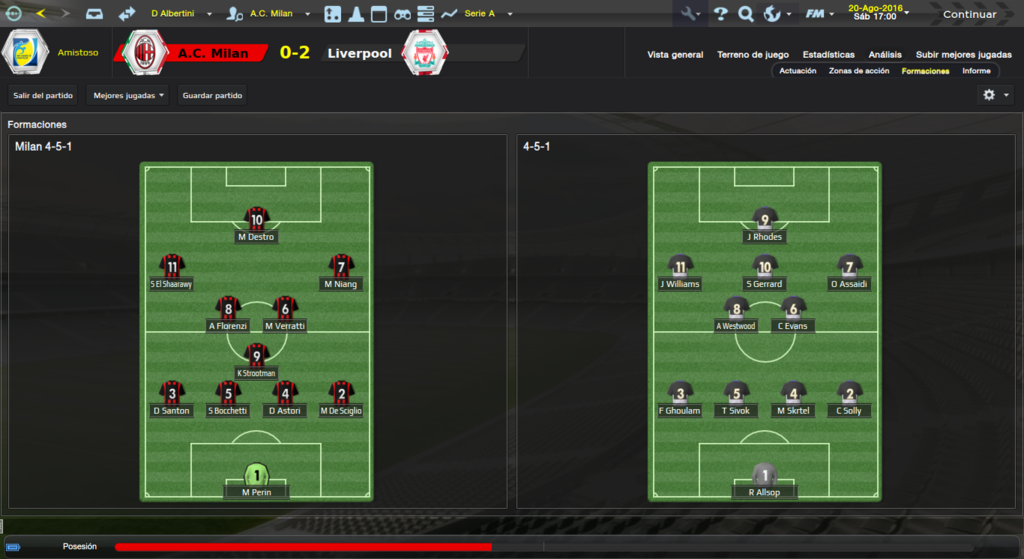Go to the Análisis tab

(885, 55)
